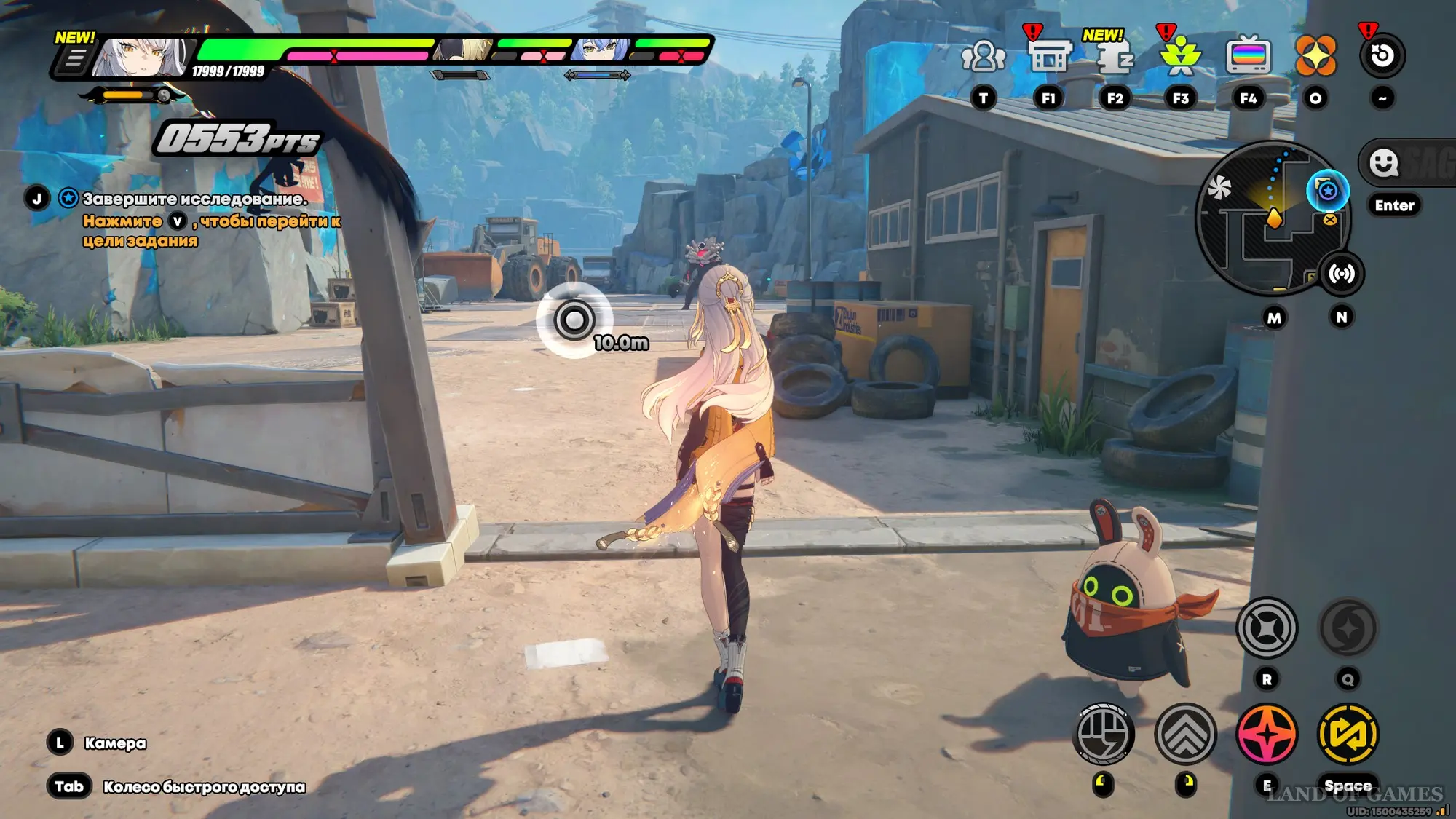Open the main menu hamburger icon

(x=74, y=58)
